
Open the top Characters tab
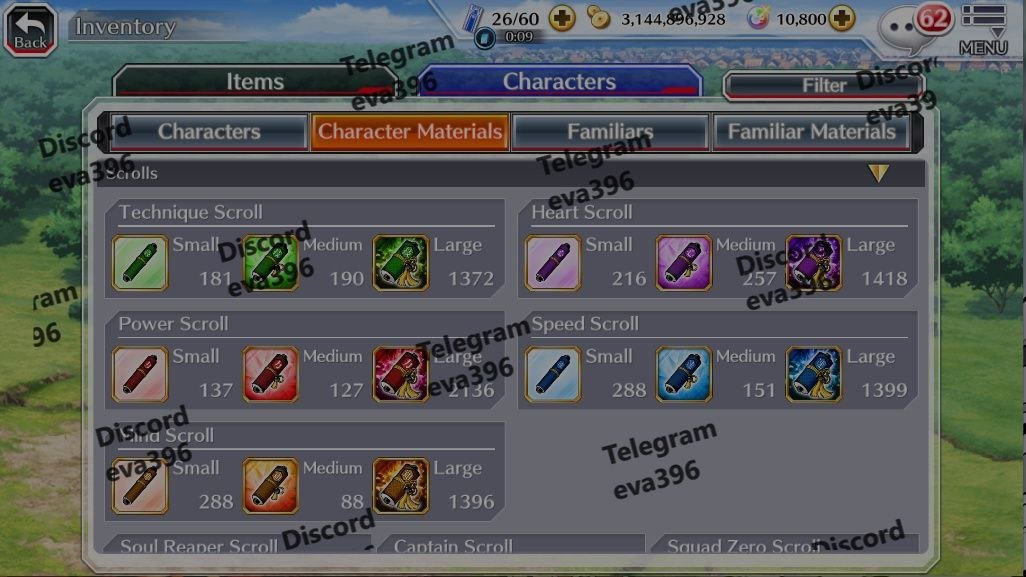(x=558, y=82)
